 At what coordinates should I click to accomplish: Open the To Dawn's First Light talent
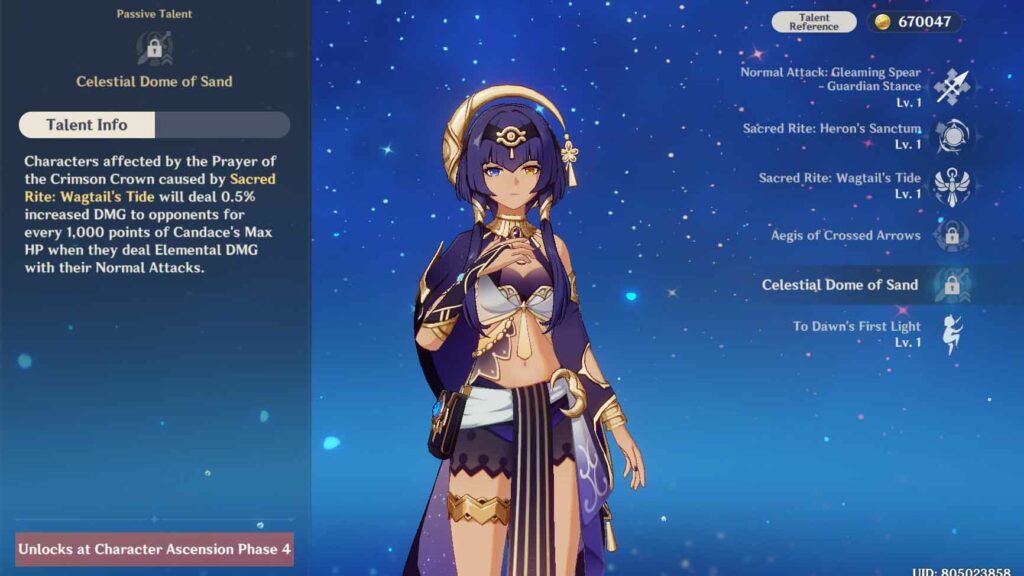tap(951, 334)
